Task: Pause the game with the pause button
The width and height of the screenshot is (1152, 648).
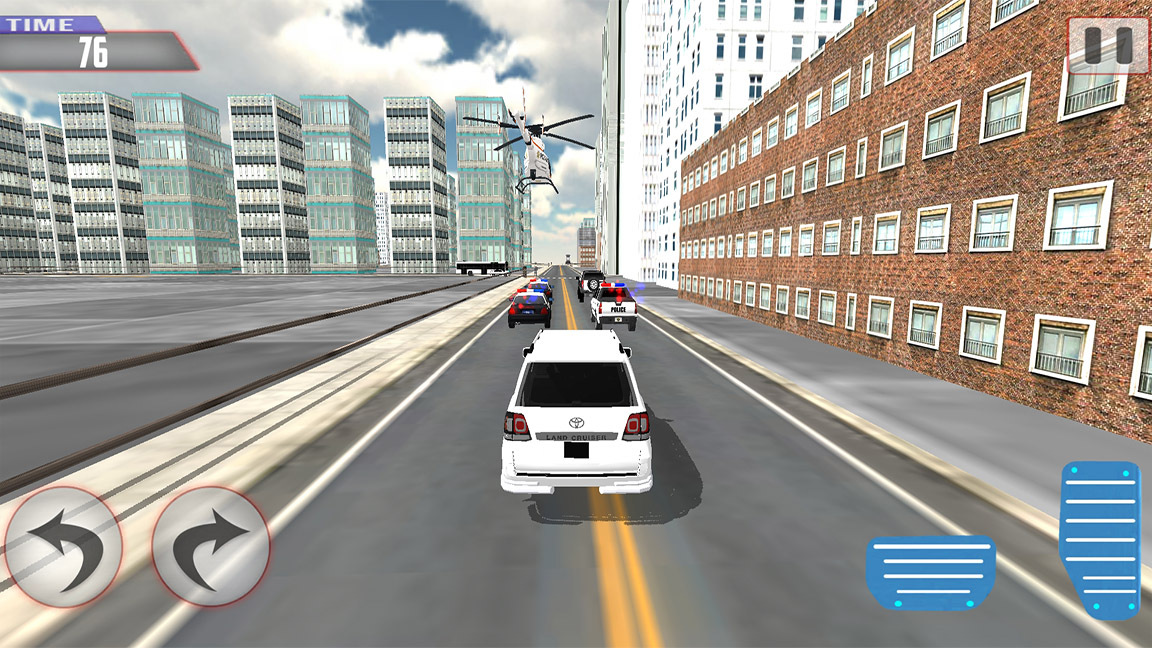Action: click(x=1108, y=45)
